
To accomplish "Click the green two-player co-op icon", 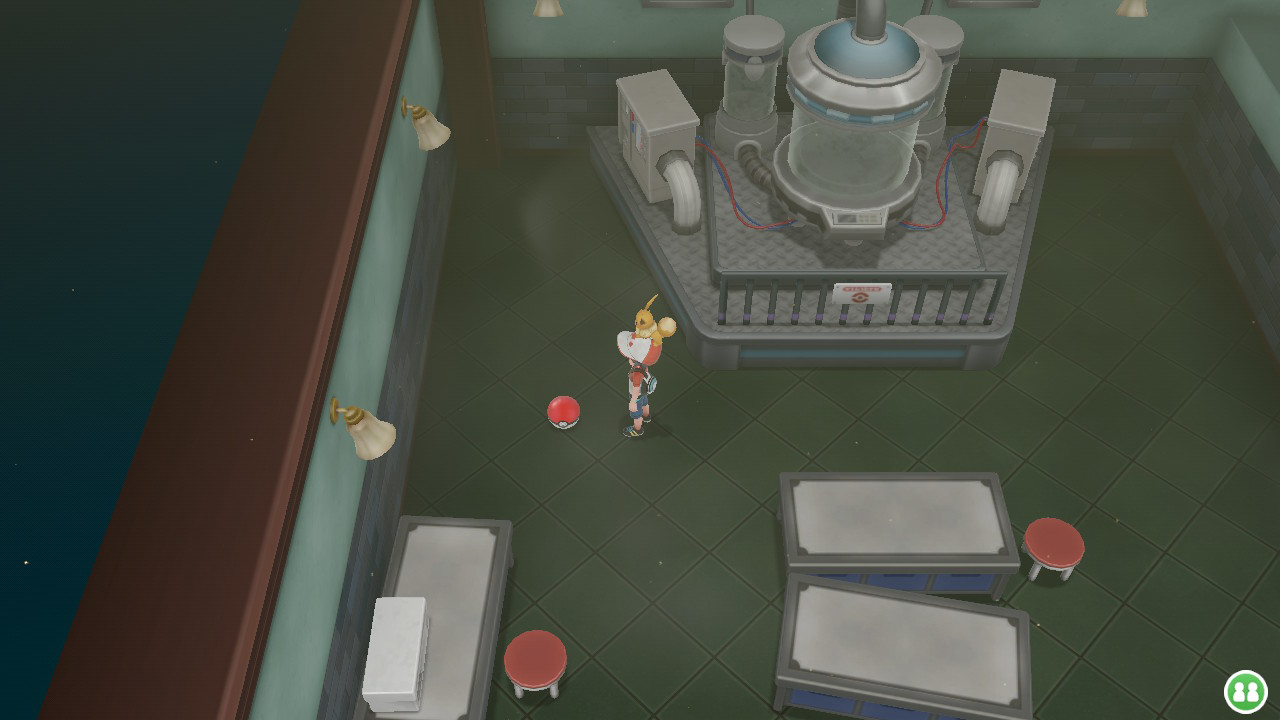I will point(1245,691).
